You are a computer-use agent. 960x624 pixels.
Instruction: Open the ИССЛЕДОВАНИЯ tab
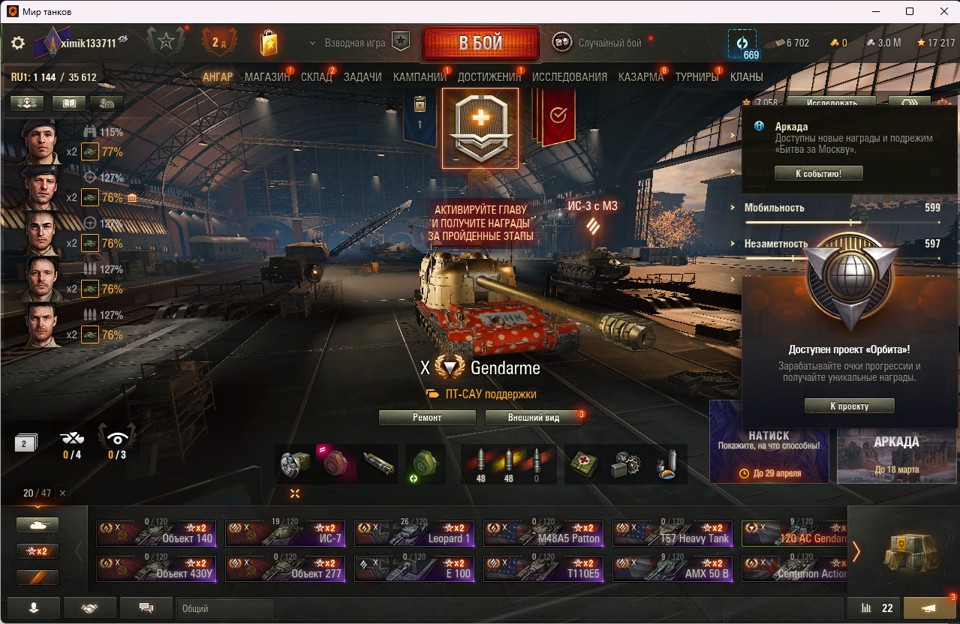pos(569,77)
